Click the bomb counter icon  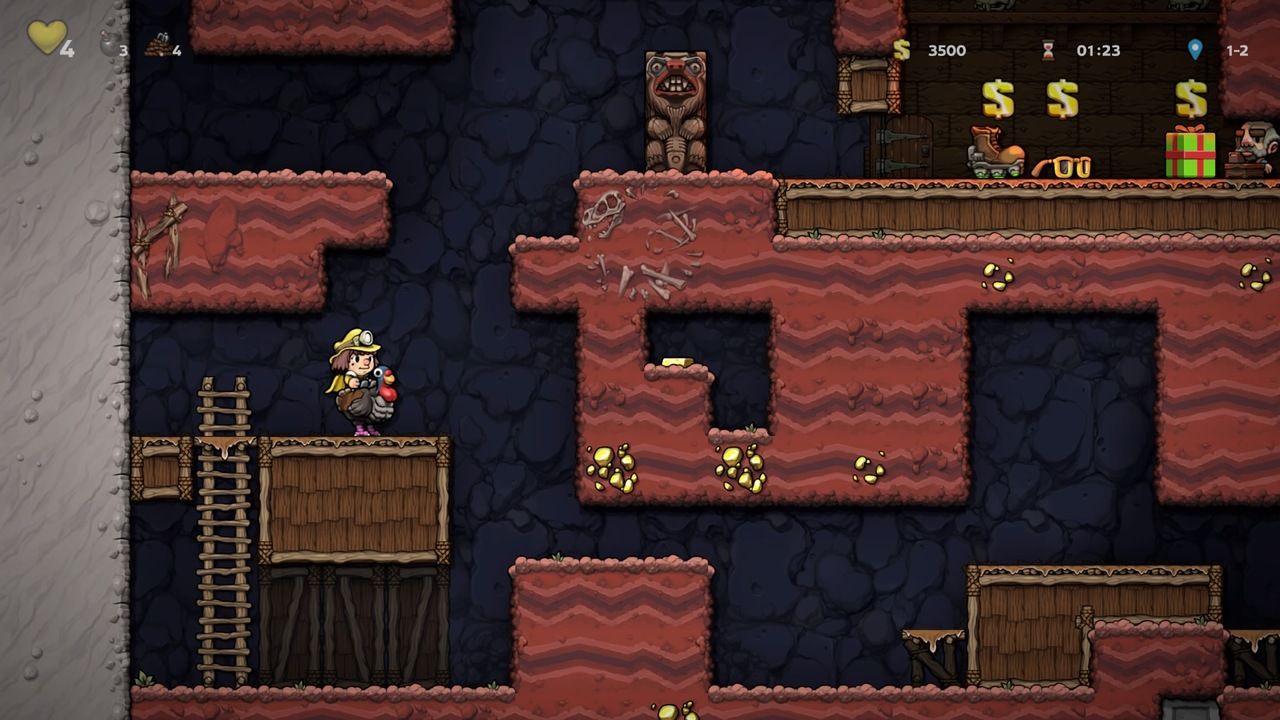pyautogui.click(x=110, y=44)
